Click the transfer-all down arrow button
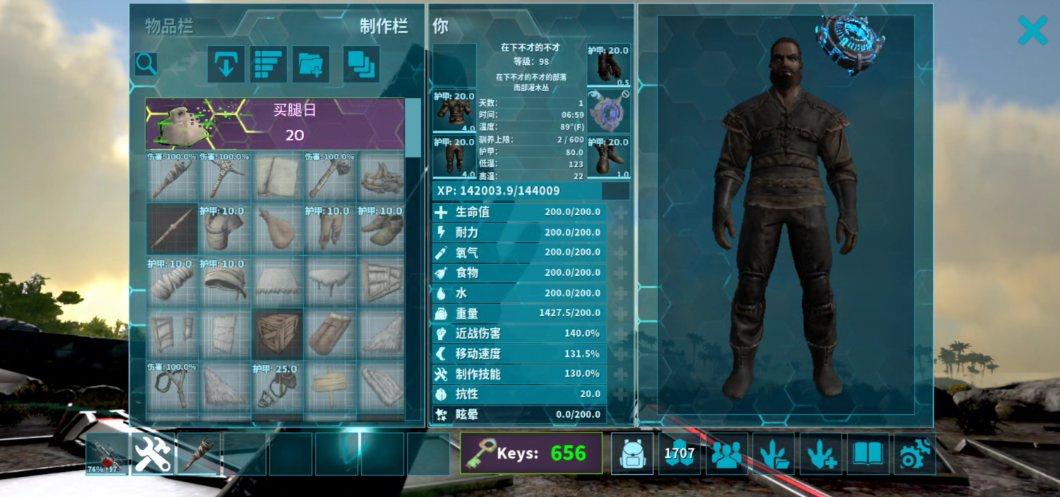The image size is (1060, 497). pyautogui.click(x=226, y=64)
